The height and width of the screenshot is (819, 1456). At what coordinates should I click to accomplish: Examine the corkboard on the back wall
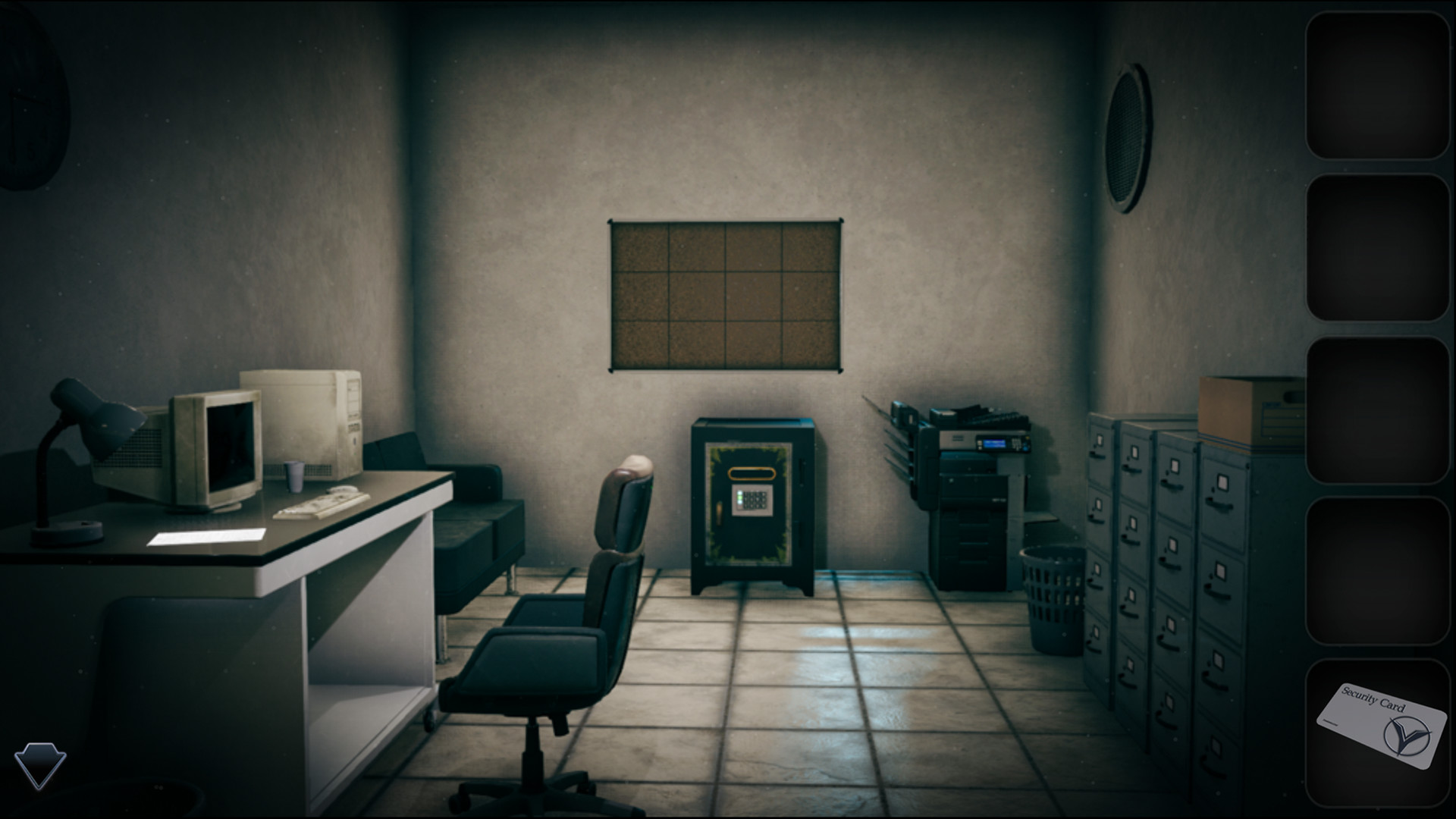tap(724, 296)
